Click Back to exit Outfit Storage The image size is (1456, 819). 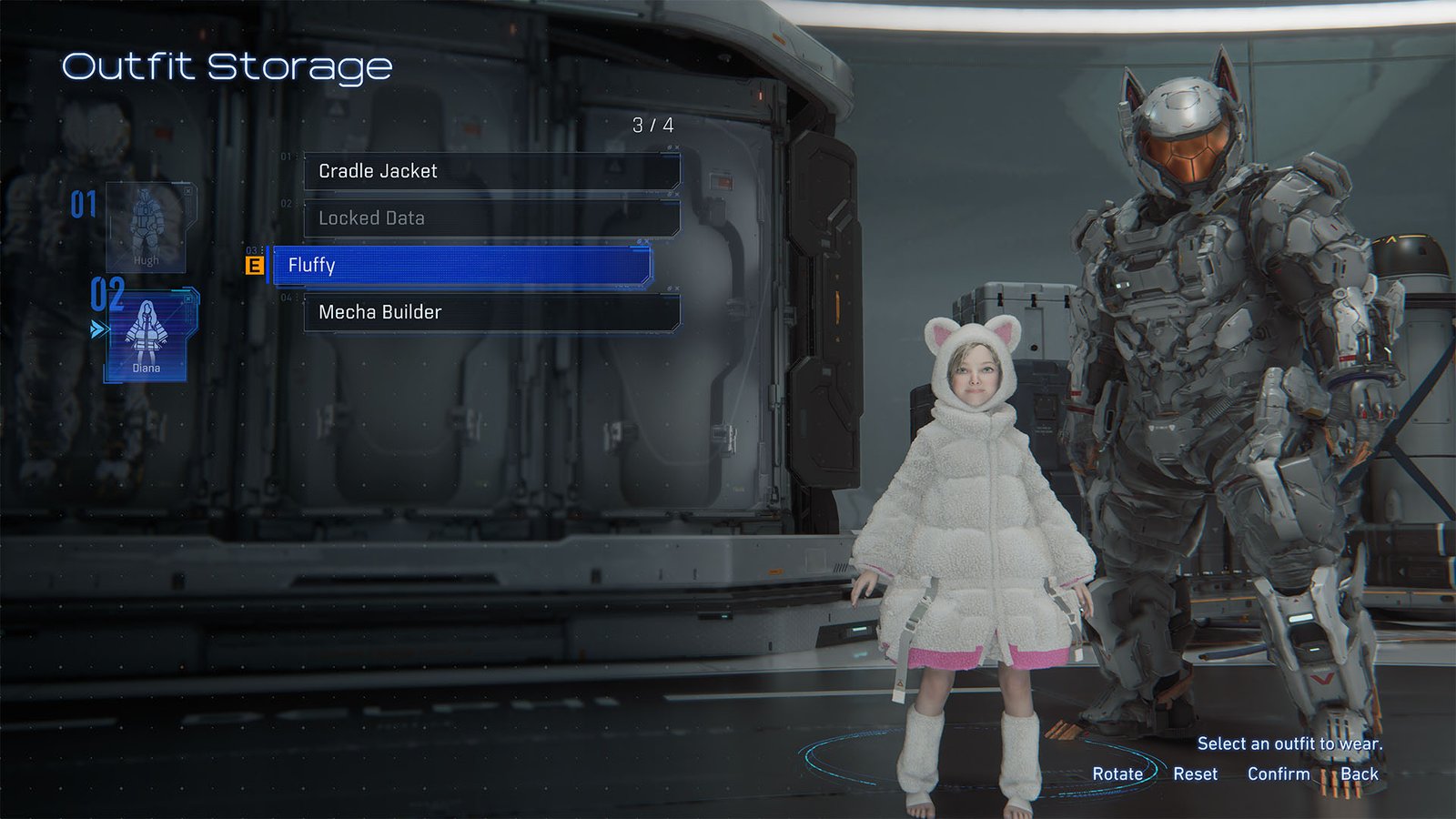pyautogui.click(x=1360, y=773)
